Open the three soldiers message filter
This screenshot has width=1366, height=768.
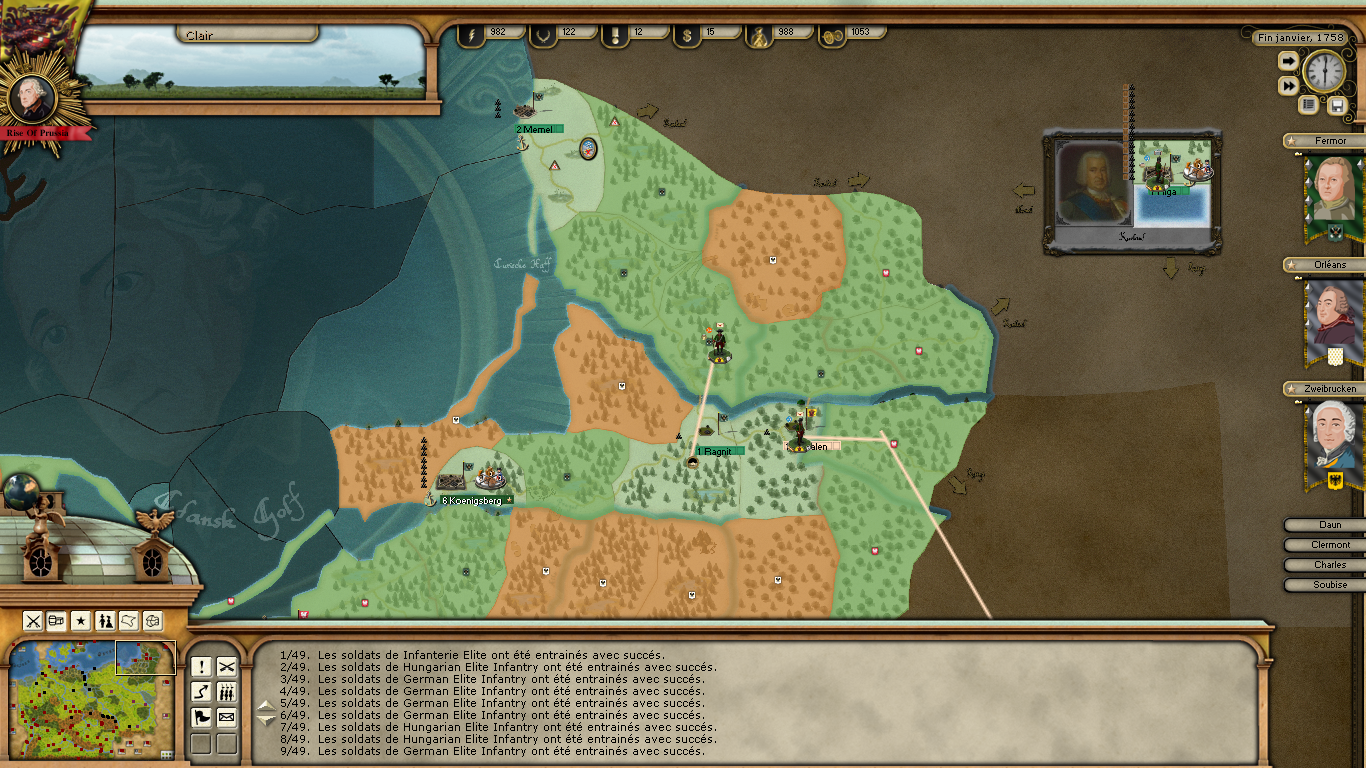(227, 692)
